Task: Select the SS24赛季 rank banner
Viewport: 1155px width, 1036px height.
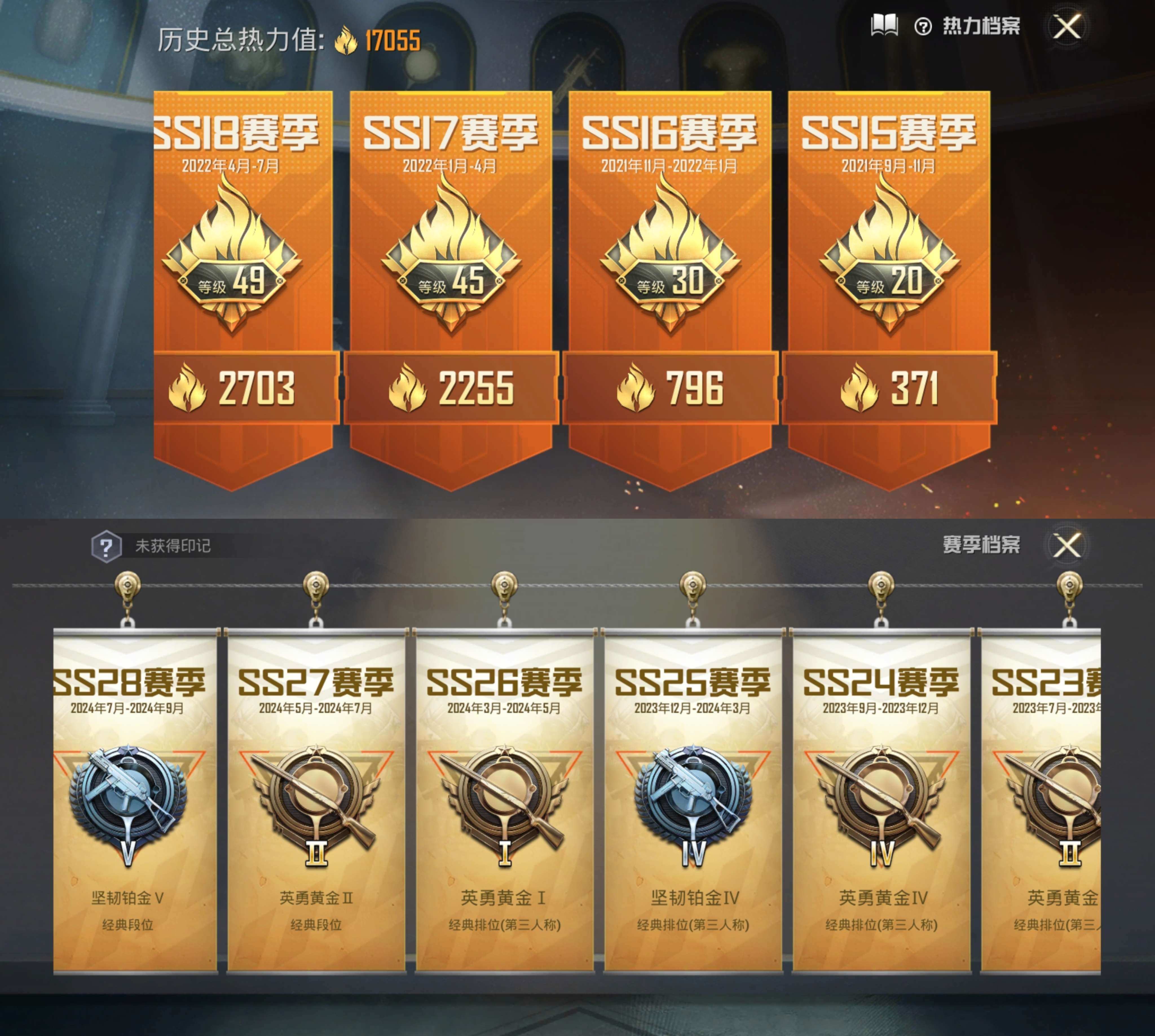Action: click(x=881, y=797)
